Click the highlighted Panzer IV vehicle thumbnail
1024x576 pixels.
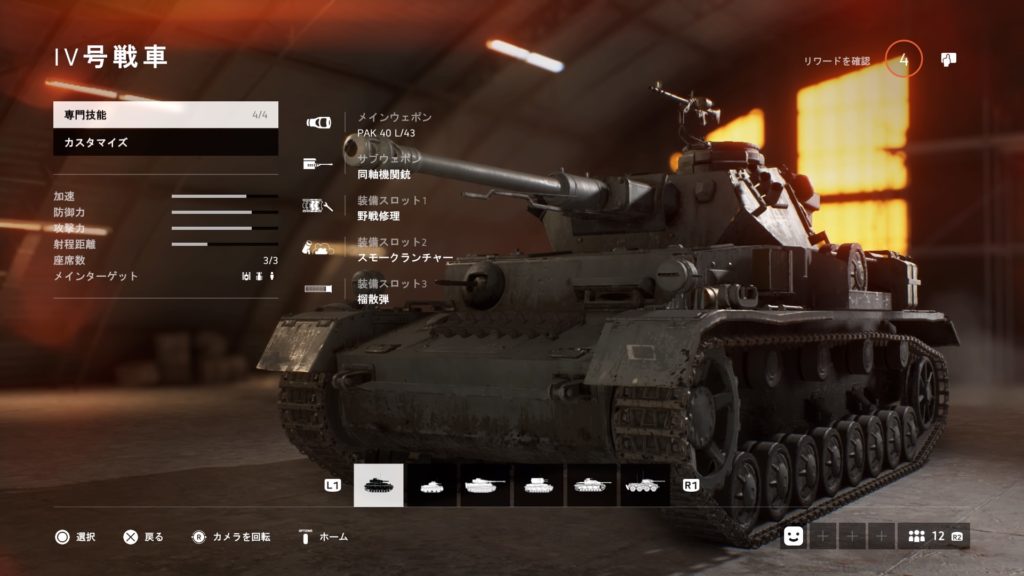tap(379, 485)
